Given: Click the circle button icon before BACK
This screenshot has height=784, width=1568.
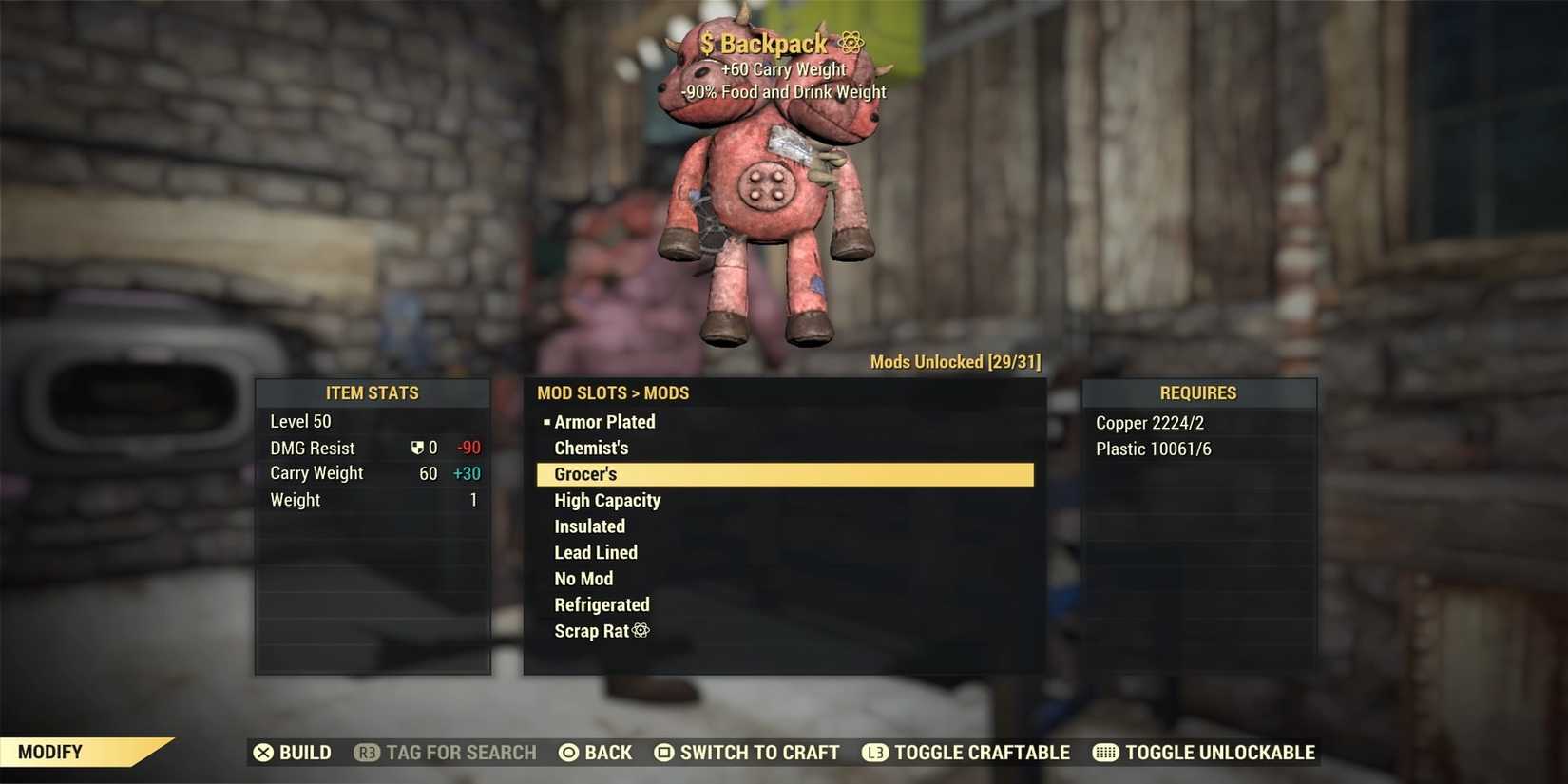Looking at the screenshot, I should click(567, 752).
